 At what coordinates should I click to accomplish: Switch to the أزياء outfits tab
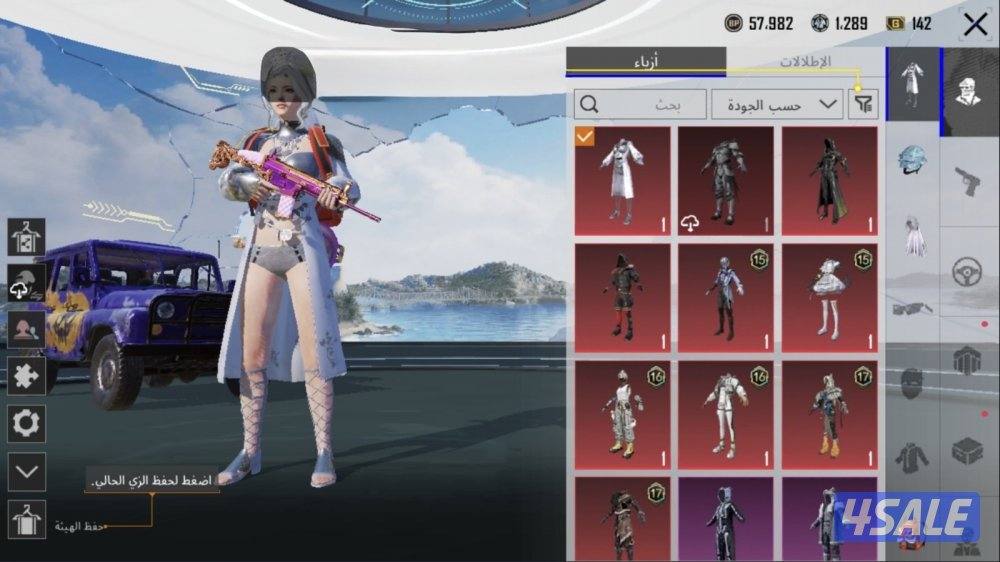pyautogui.click(x=646, y=61)
